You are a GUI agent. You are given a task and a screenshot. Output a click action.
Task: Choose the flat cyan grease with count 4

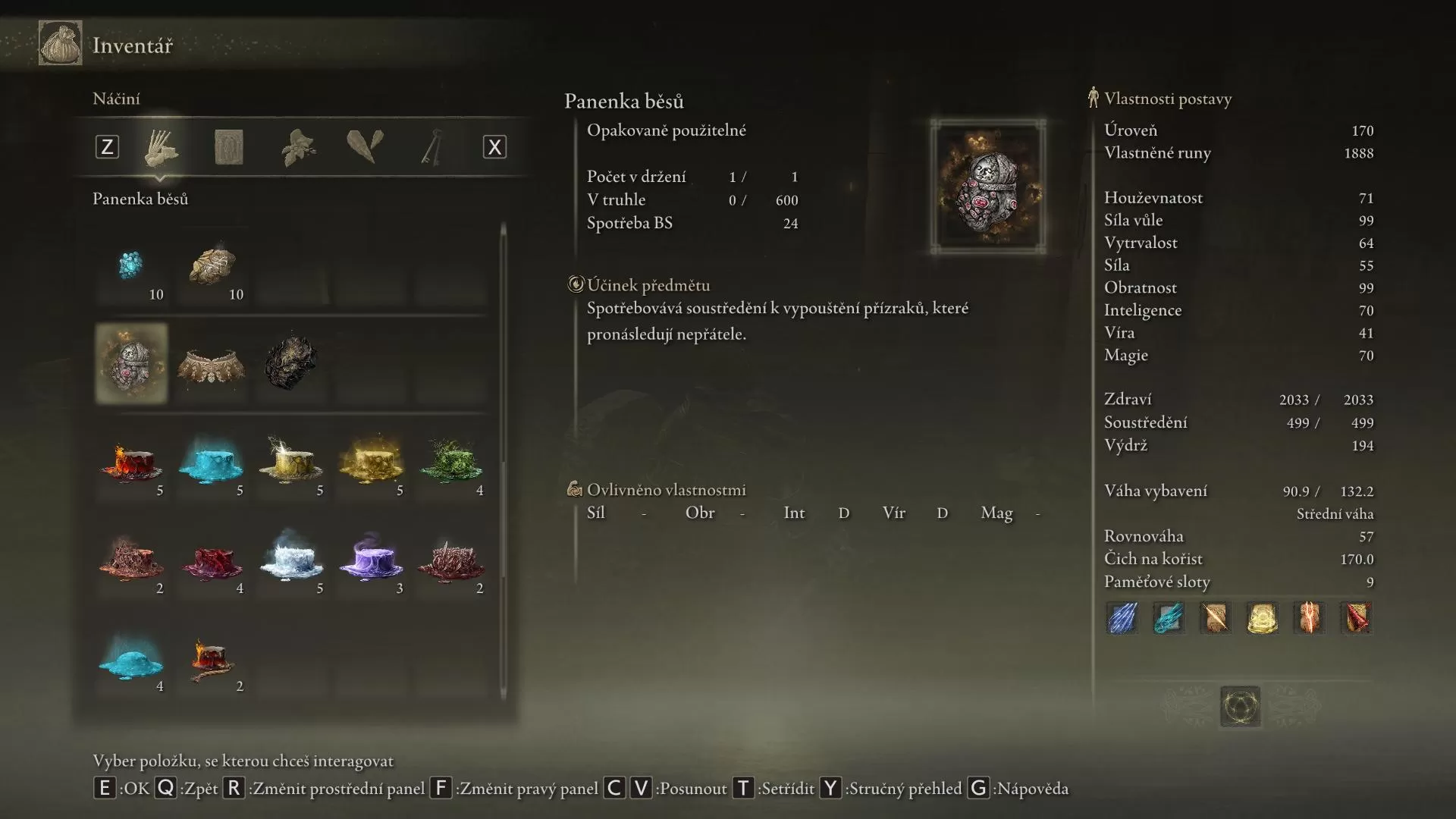tap(131, 657)
